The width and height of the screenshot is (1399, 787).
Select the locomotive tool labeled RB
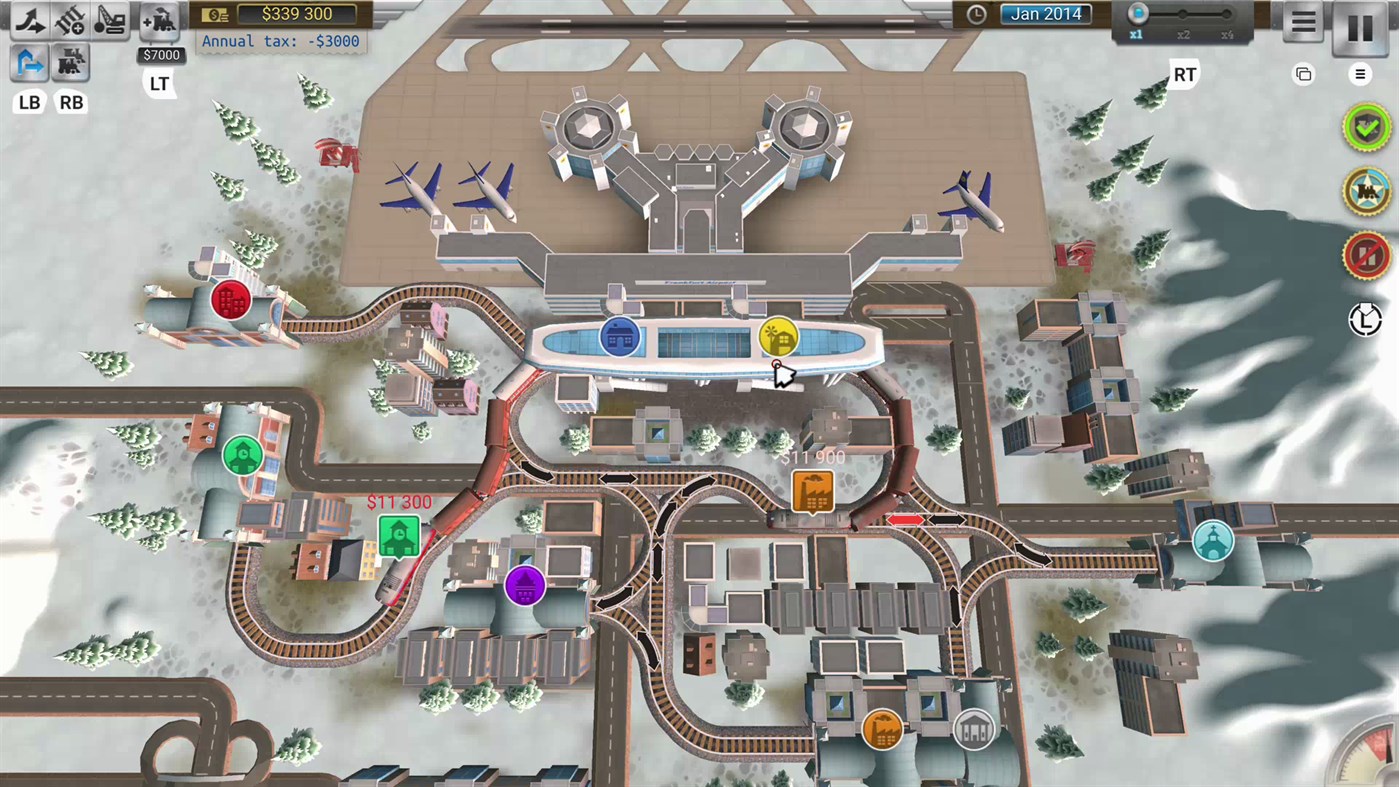[70, 62]
